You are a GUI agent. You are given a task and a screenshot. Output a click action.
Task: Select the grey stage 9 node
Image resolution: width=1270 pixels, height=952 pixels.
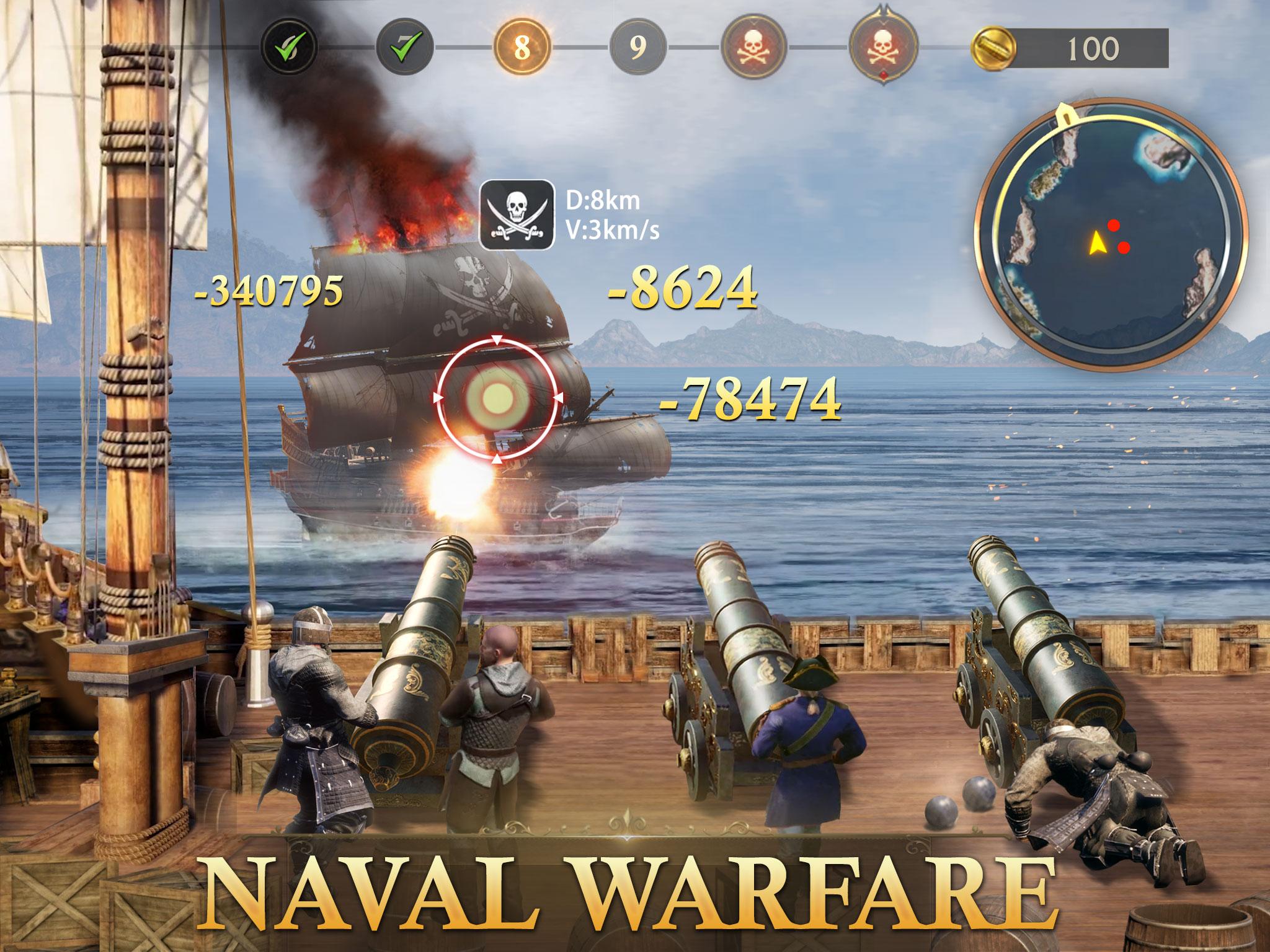tap(638, 47)
